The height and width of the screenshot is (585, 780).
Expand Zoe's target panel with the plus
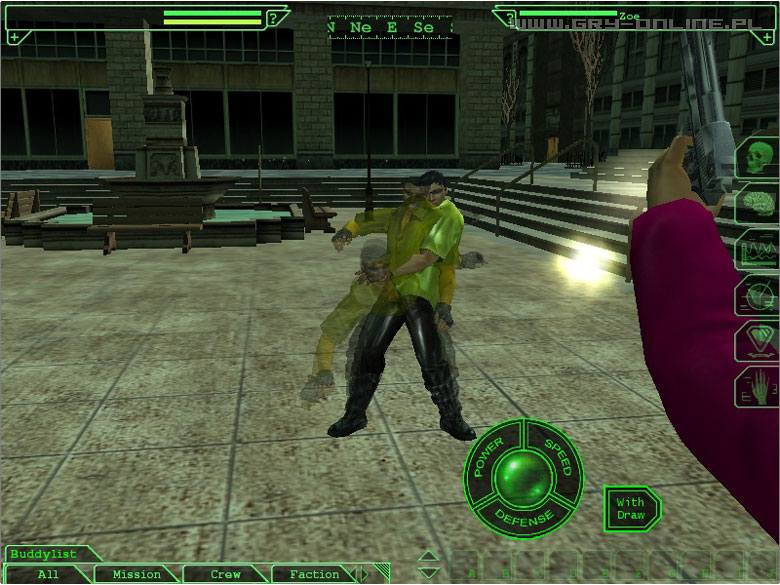coord(769,37)
